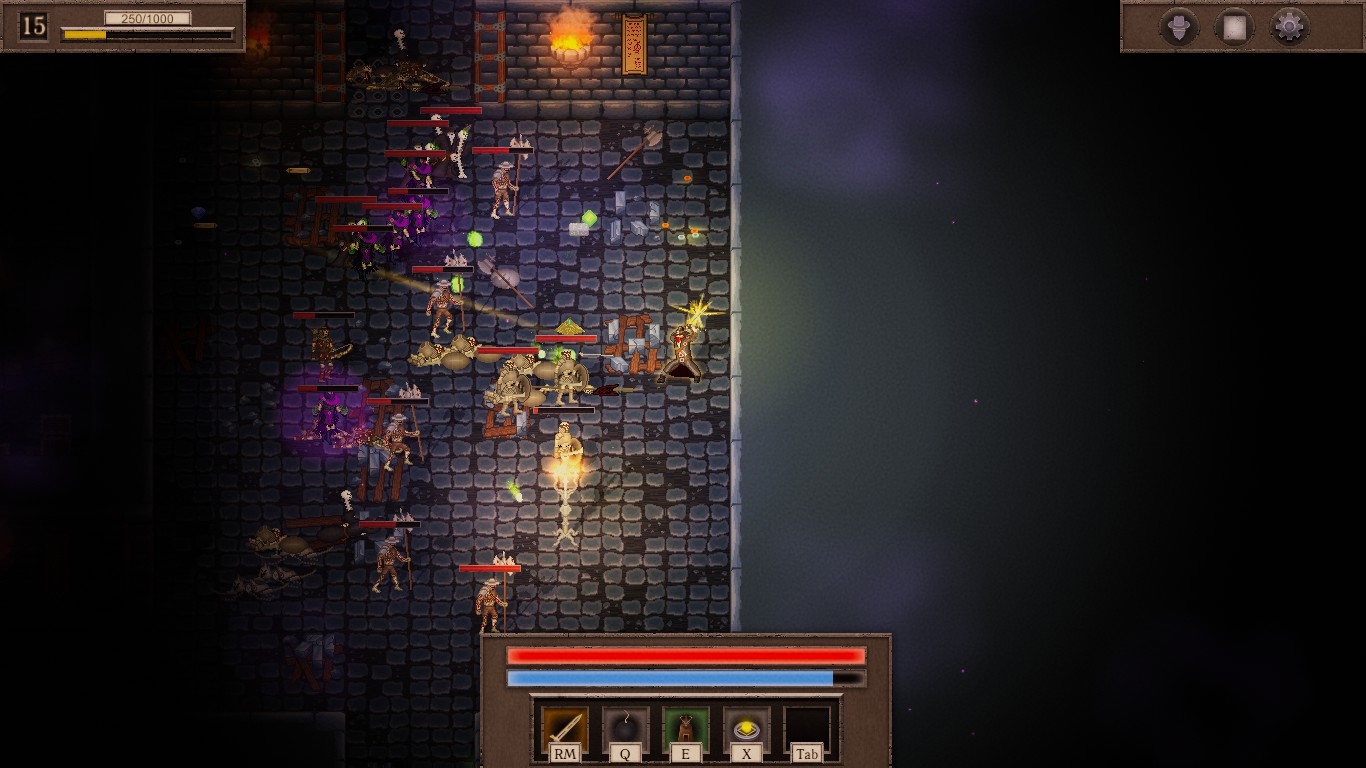Open the character sheet hat icon

pyautogui.click(x=1179, y=27)
